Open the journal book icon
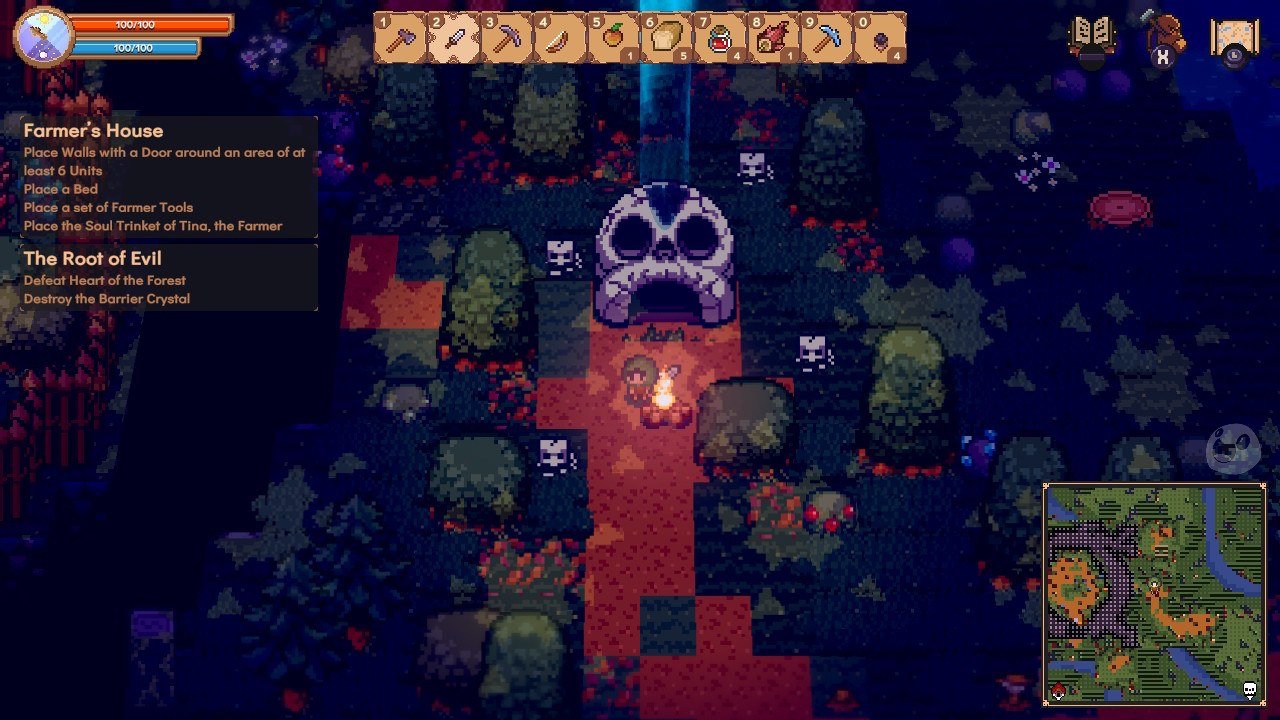The image size is (1280, 720). tap(1092, 38)
